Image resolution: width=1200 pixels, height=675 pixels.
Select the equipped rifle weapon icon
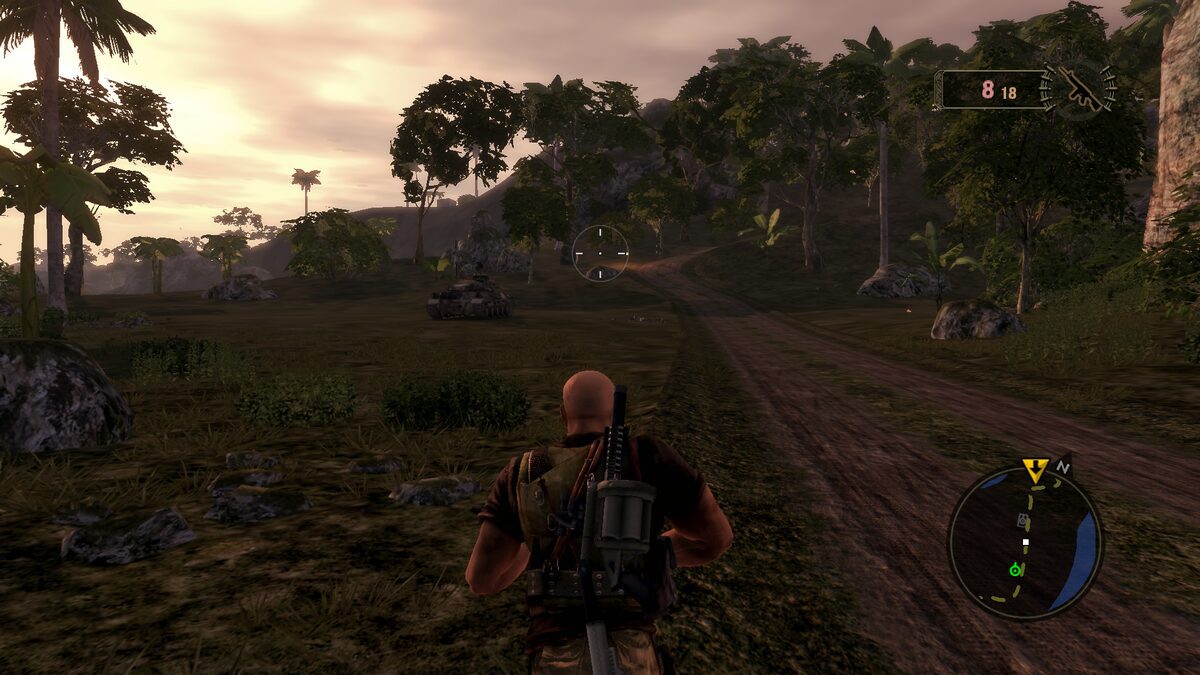point(1078,89)
